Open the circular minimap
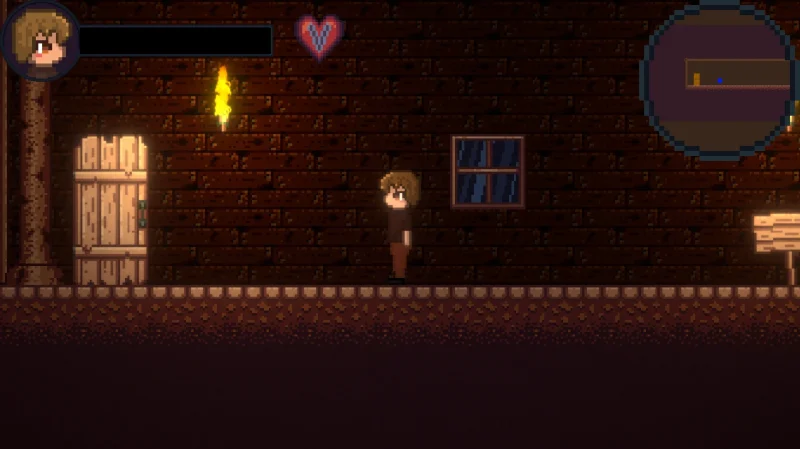800x449 pixels. click(x=720, y=80)
